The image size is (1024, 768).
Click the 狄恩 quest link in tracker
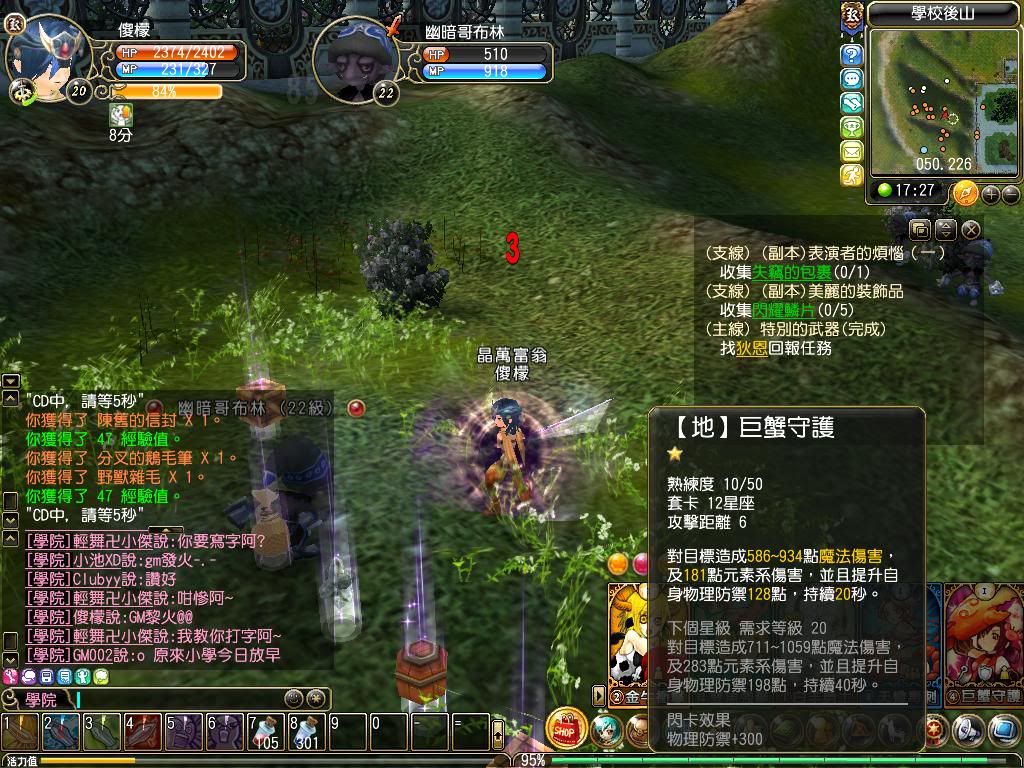tap(751, 349)
